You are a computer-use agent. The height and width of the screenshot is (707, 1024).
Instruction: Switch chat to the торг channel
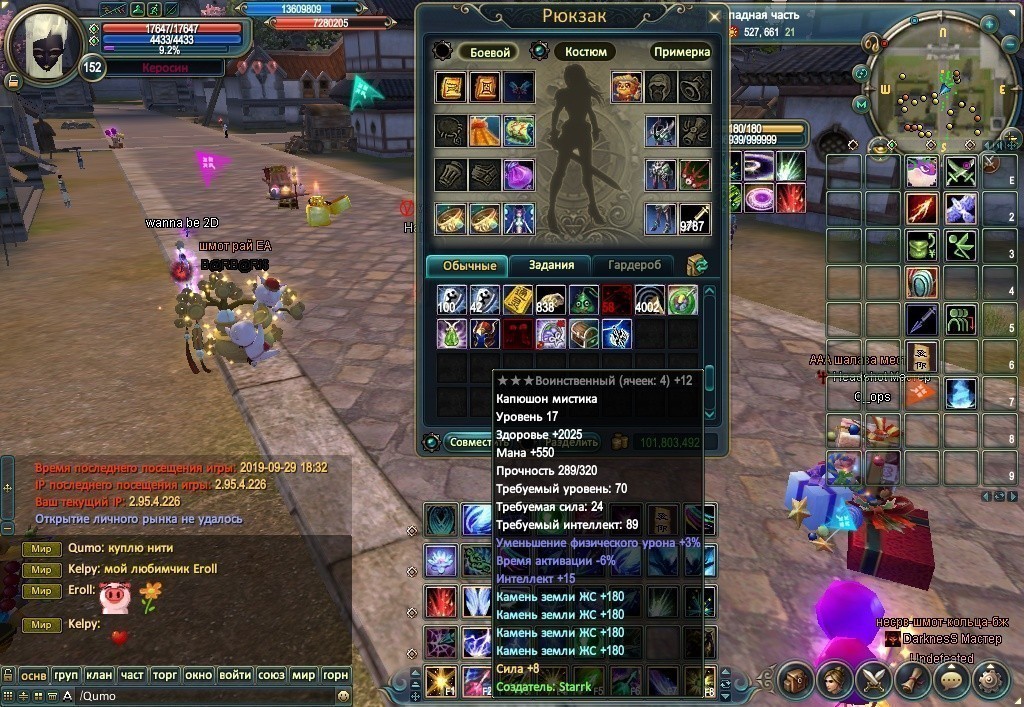[164, 675]
